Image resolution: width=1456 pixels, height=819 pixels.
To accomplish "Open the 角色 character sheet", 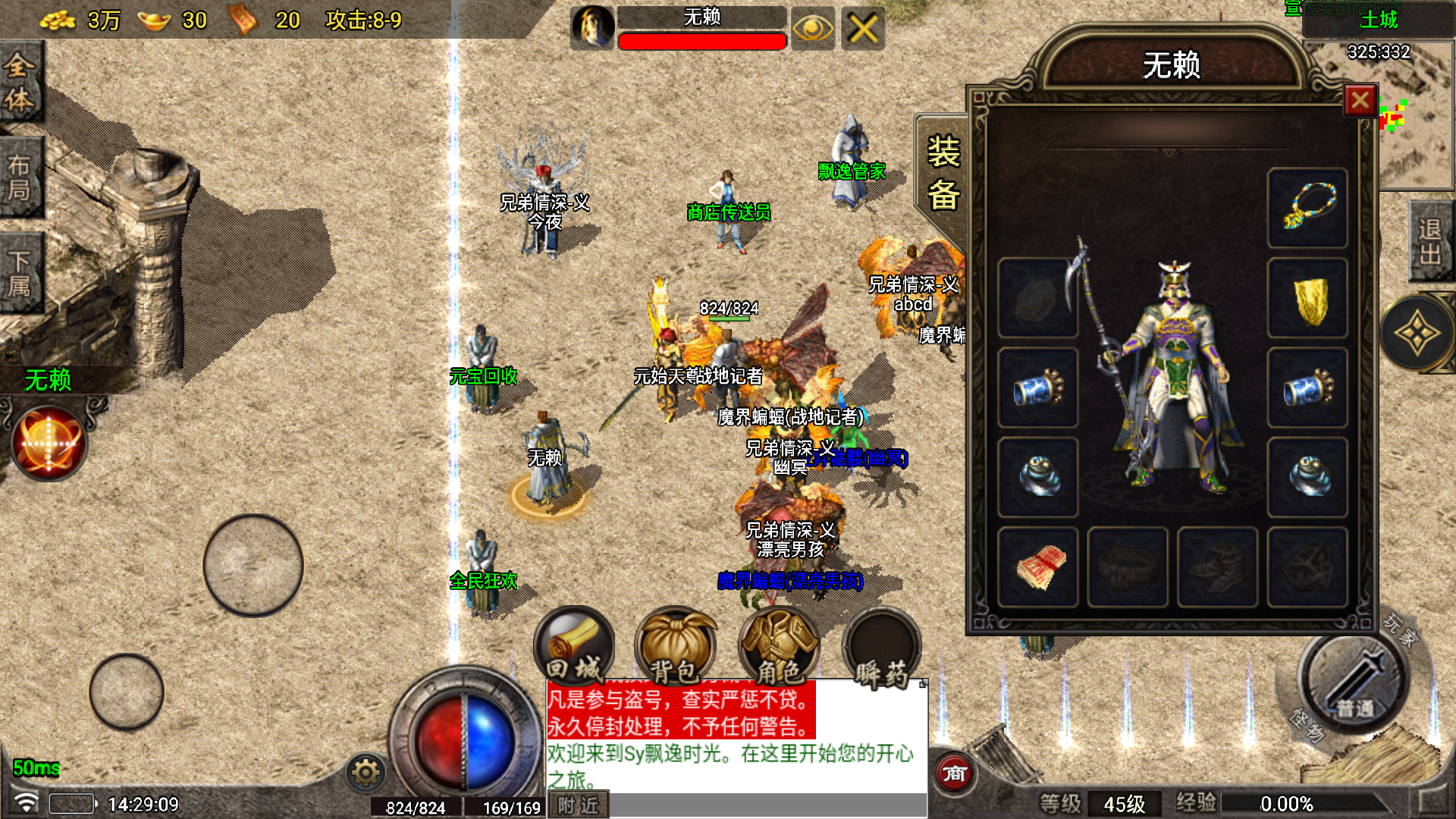I will tap(779, 646).
